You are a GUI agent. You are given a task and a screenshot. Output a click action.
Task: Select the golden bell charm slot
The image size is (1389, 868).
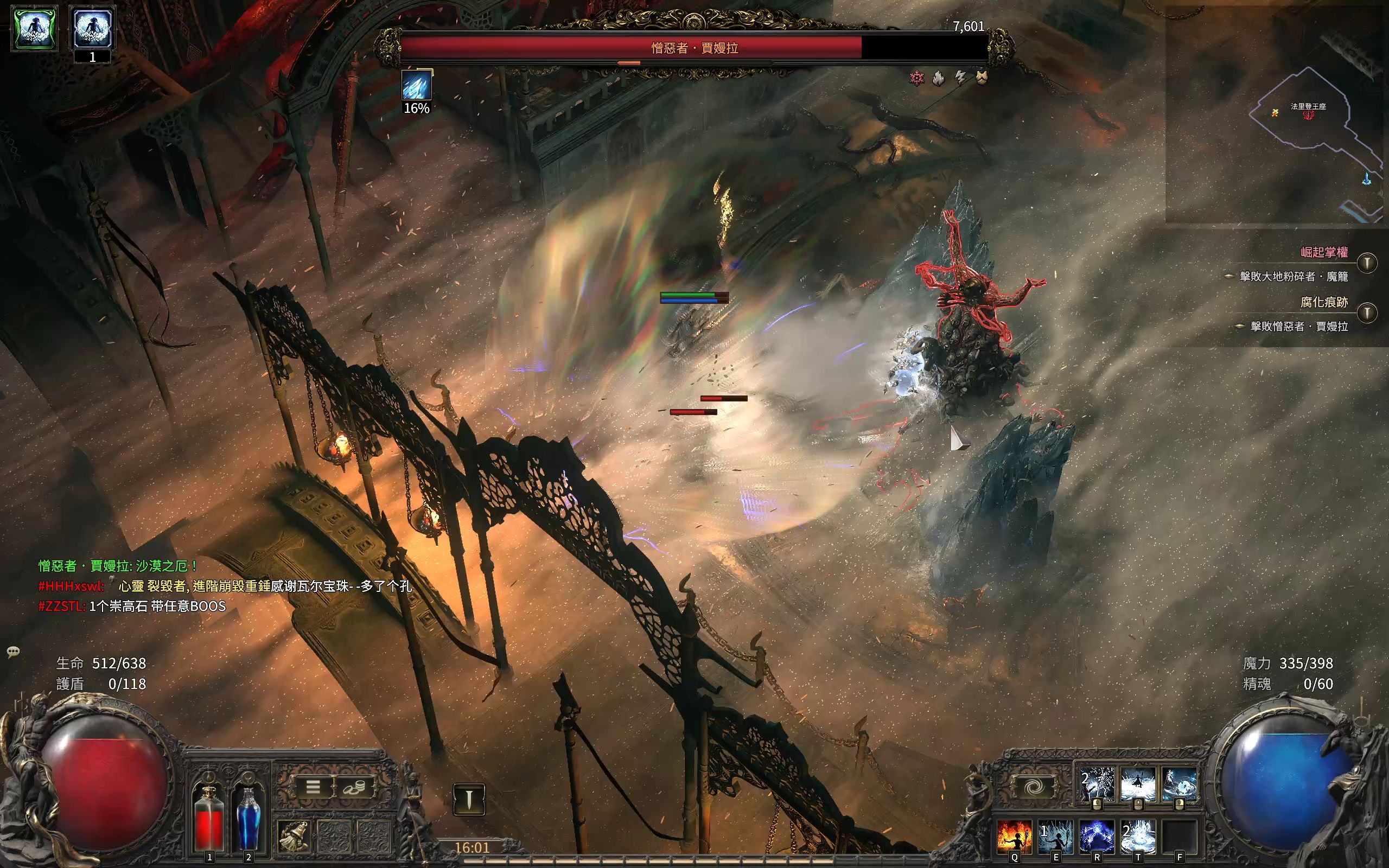(295, 836)
